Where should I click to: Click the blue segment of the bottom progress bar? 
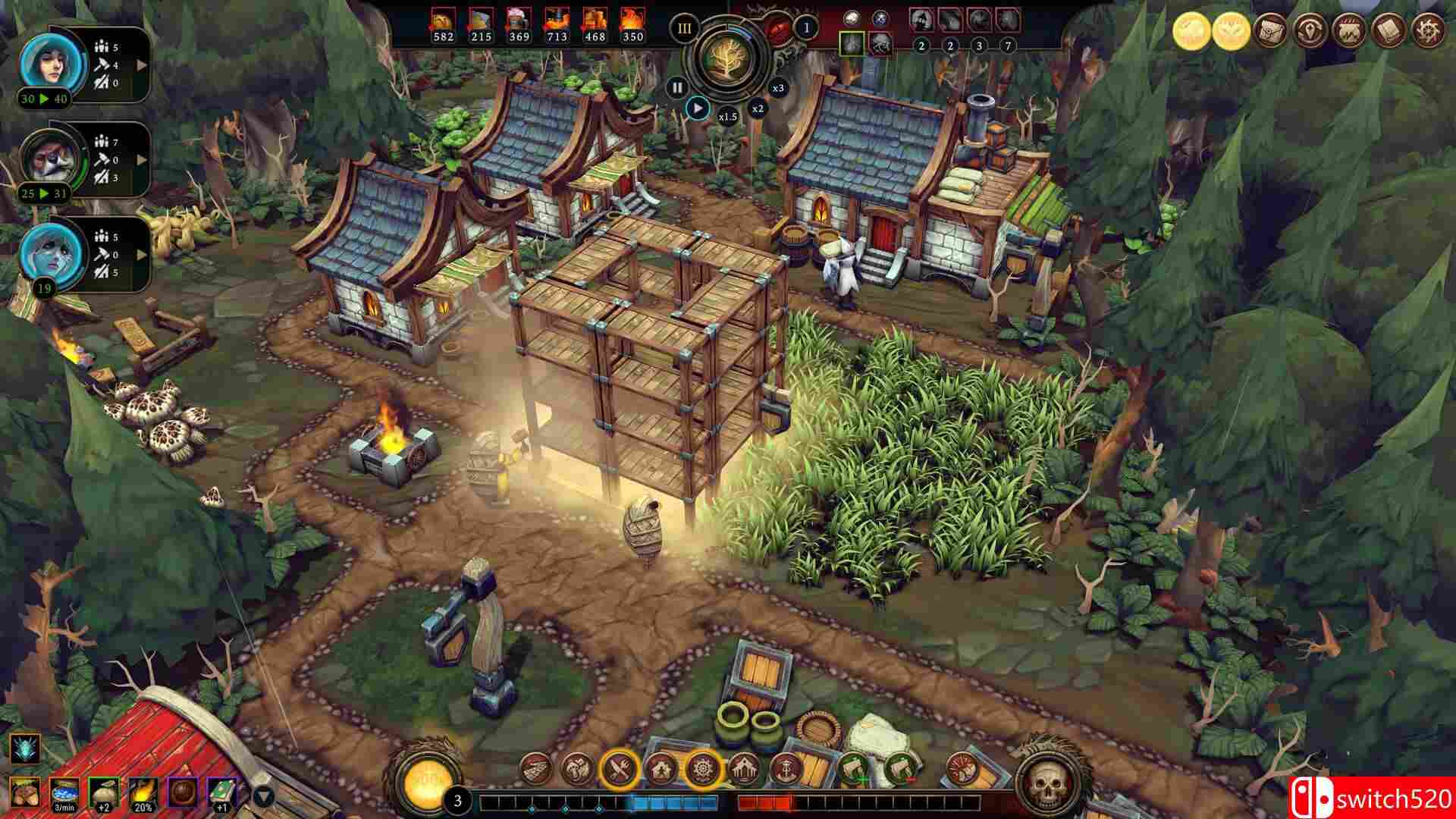click(672, 801)
